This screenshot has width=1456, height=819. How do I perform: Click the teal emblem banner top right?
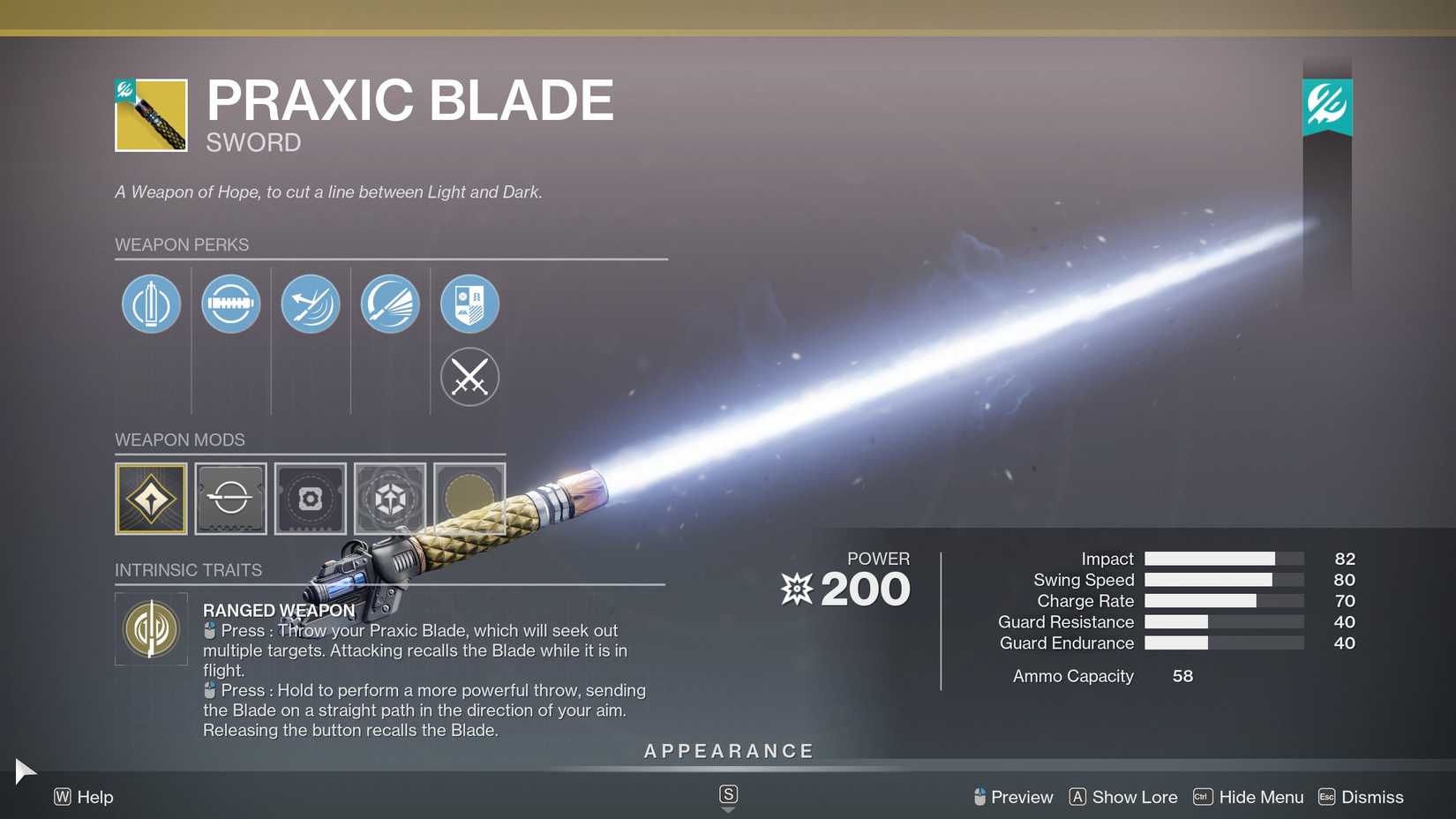coord(1327,104)
